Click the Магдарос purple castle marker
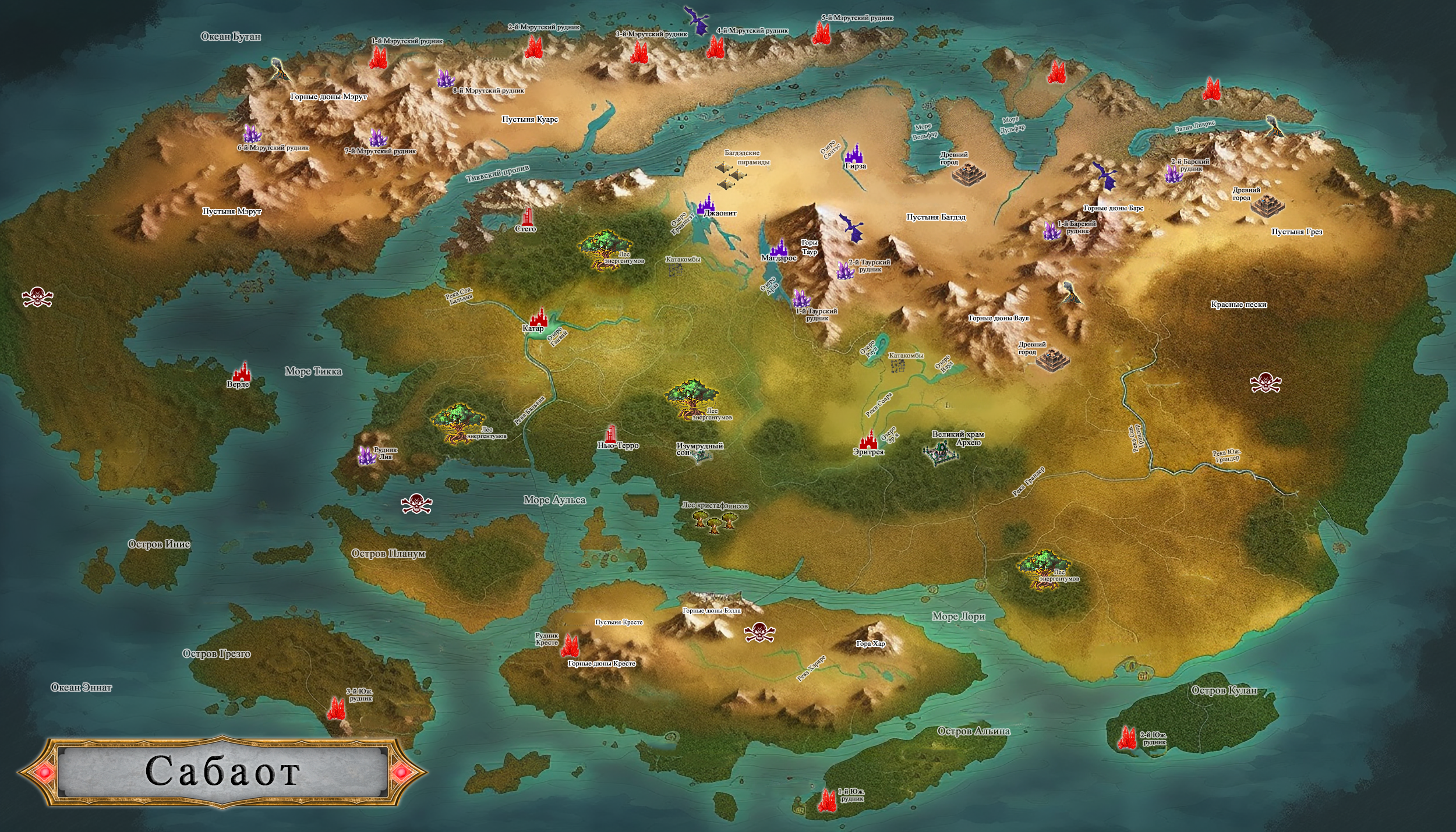The image size is (1456, 832). 779,247
